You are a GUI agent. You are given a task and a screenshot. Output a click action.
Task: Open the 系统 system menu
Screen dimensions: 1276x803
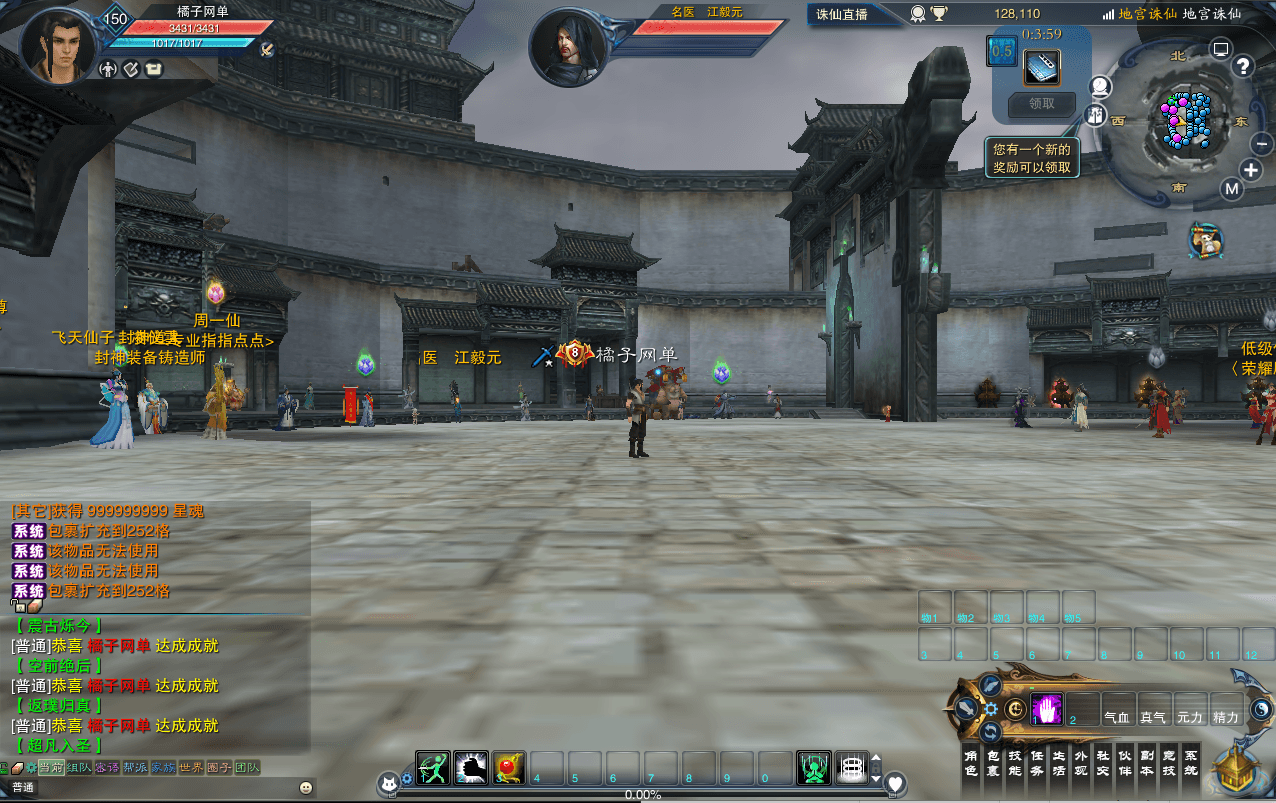(1190, 763)
